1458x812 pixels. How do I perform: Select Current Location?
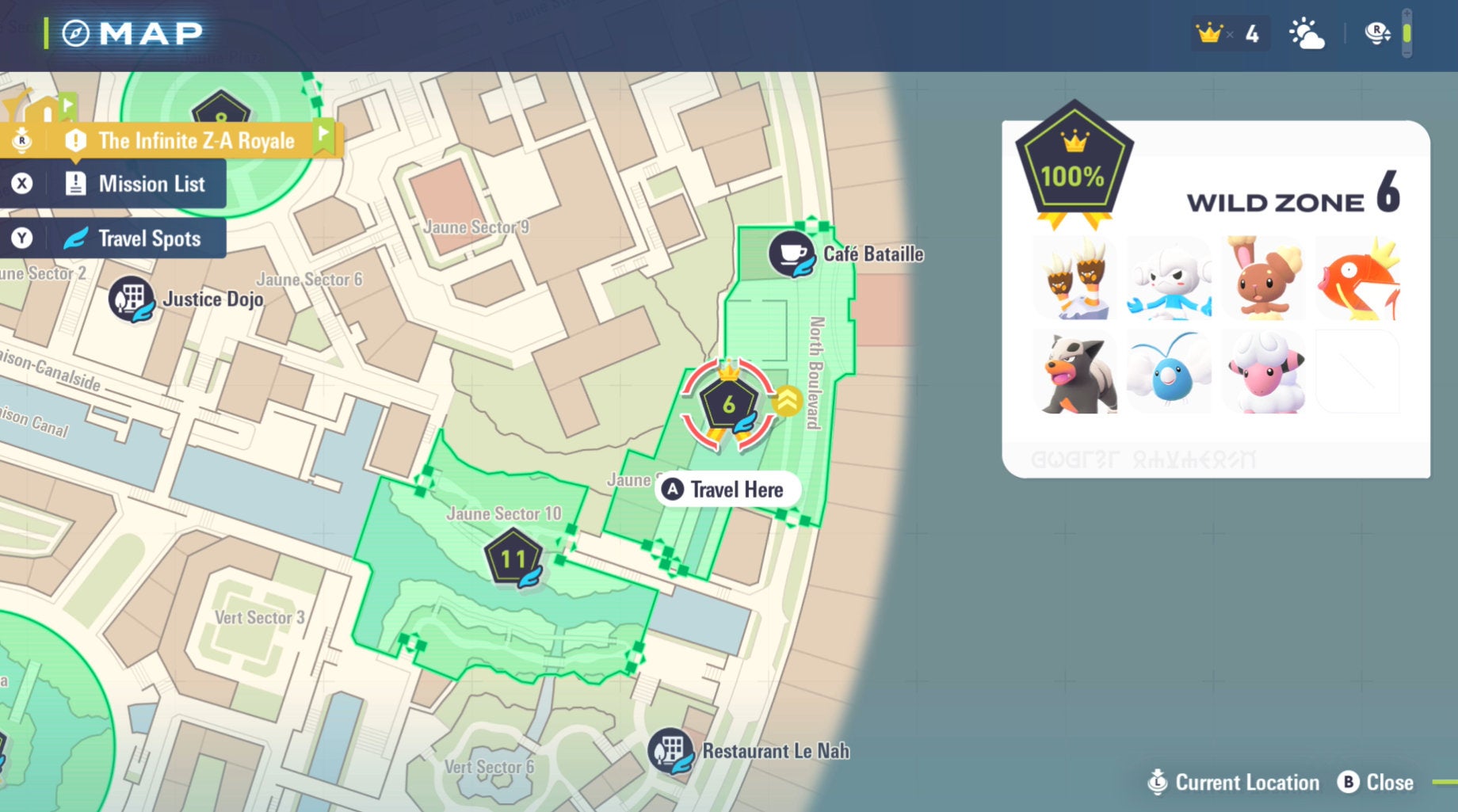coord(1233,782)
